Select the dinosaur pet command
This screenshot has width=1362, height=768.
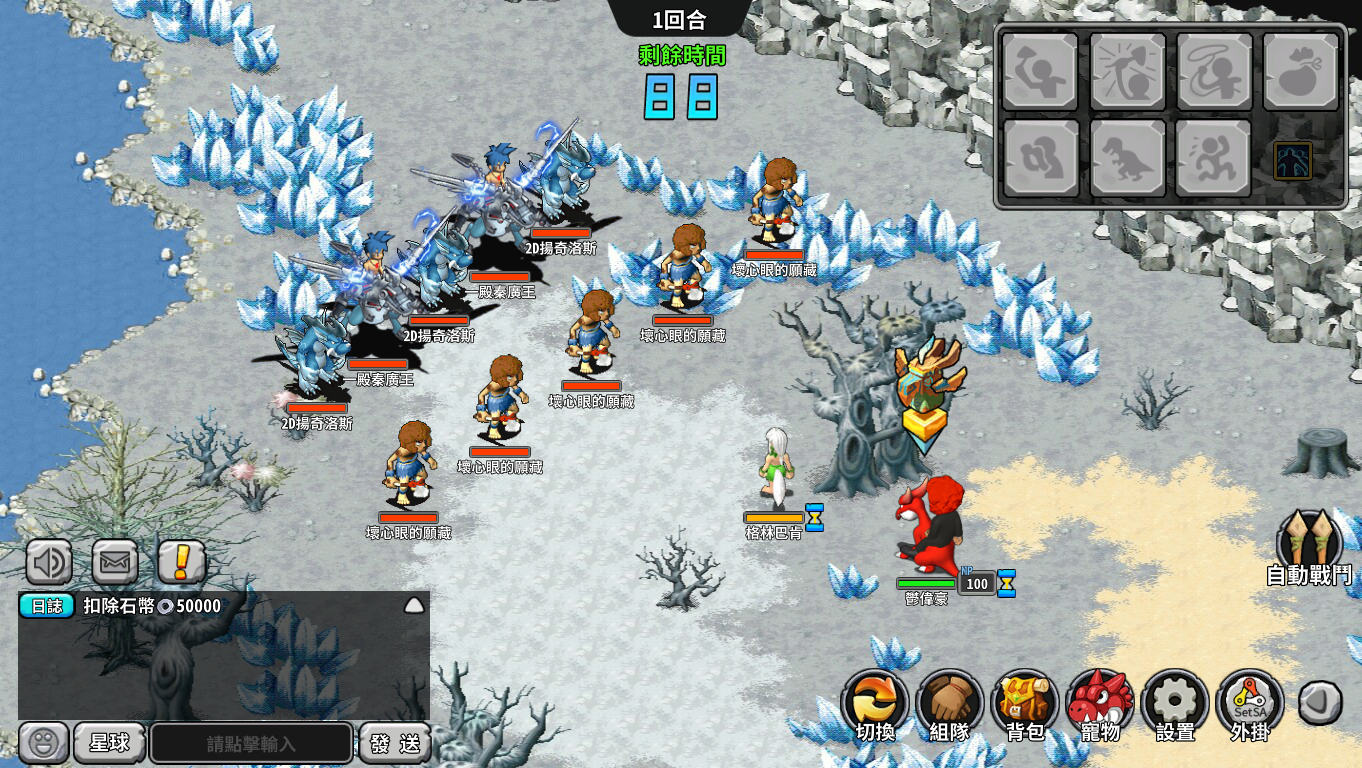point(1127,158)
